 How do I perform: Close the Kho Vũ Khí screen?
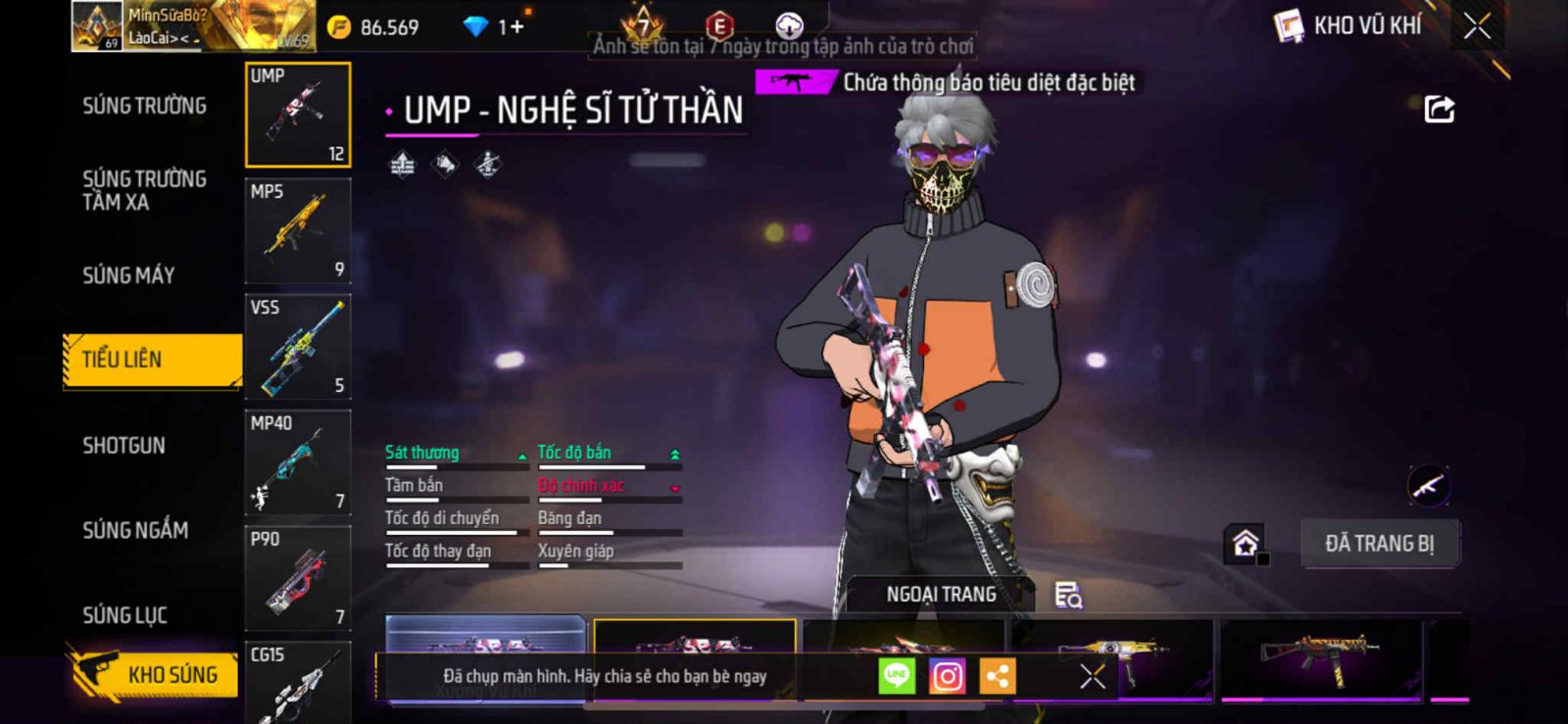[x=1477, y=26]
